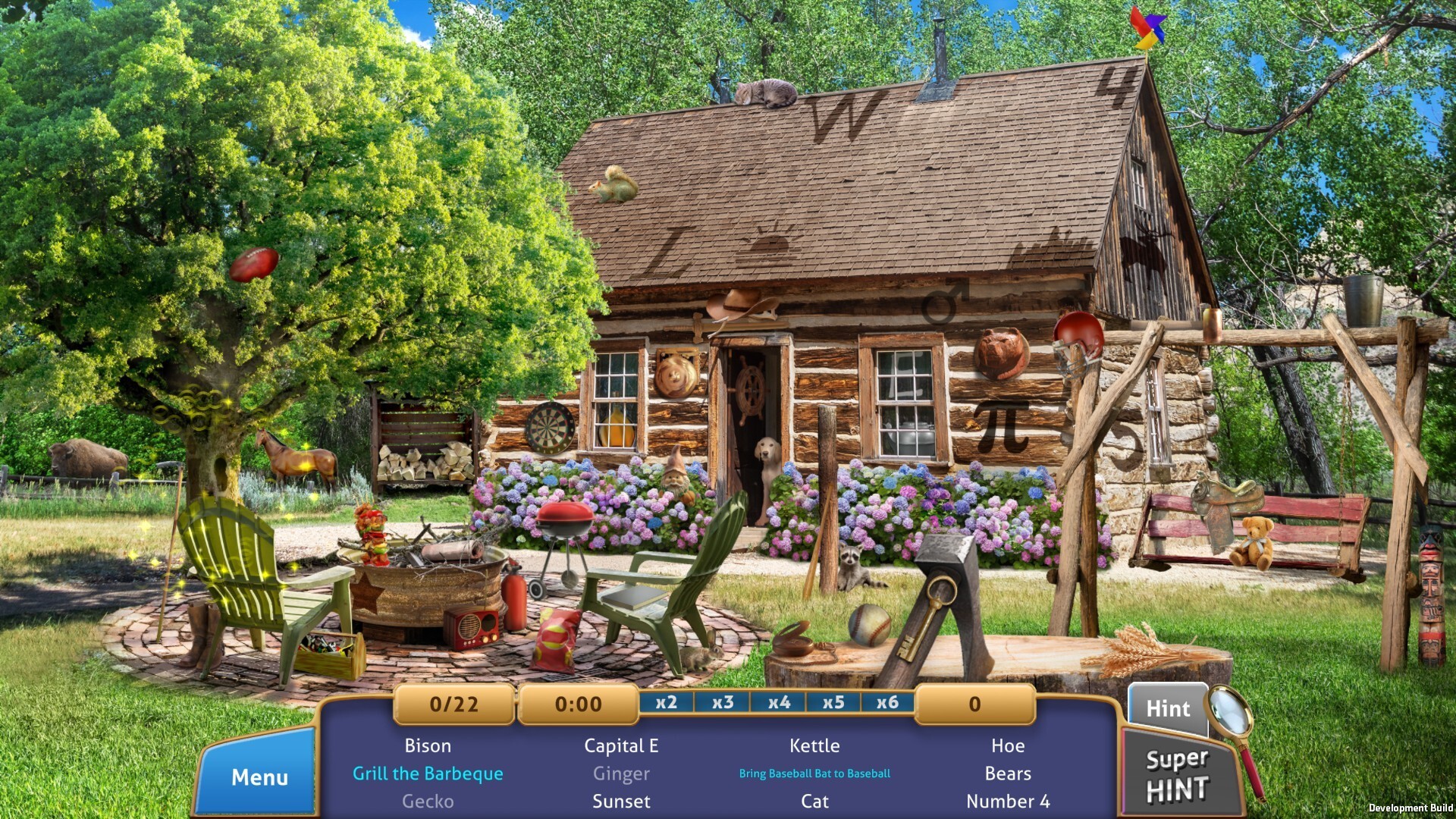Screen dimensions: 1456x819
Task: Select the x4 score multiplier
Action: 778,704
